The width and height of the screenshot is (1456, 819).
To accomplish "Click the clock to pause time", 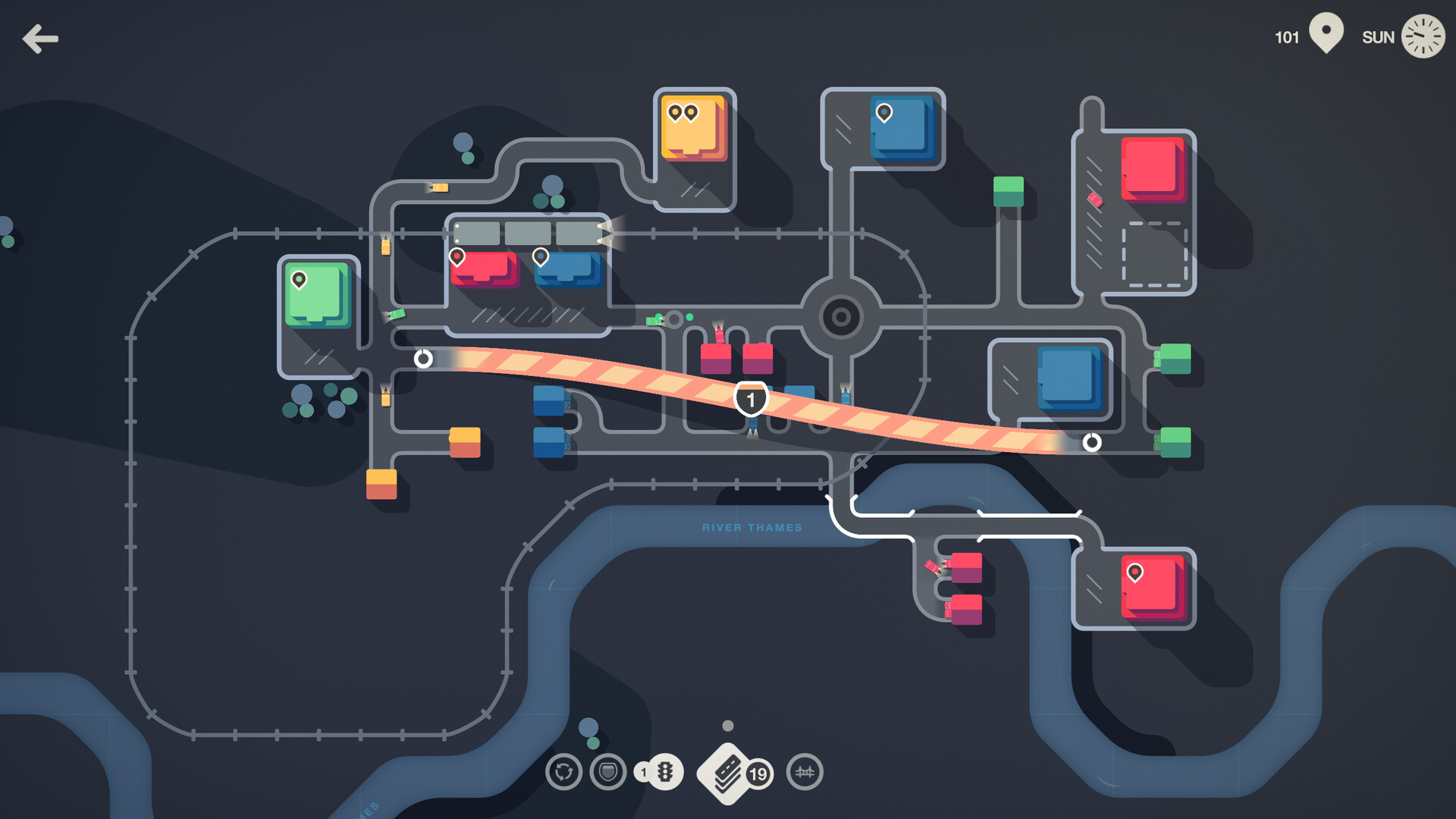I will coord(1422,36).
